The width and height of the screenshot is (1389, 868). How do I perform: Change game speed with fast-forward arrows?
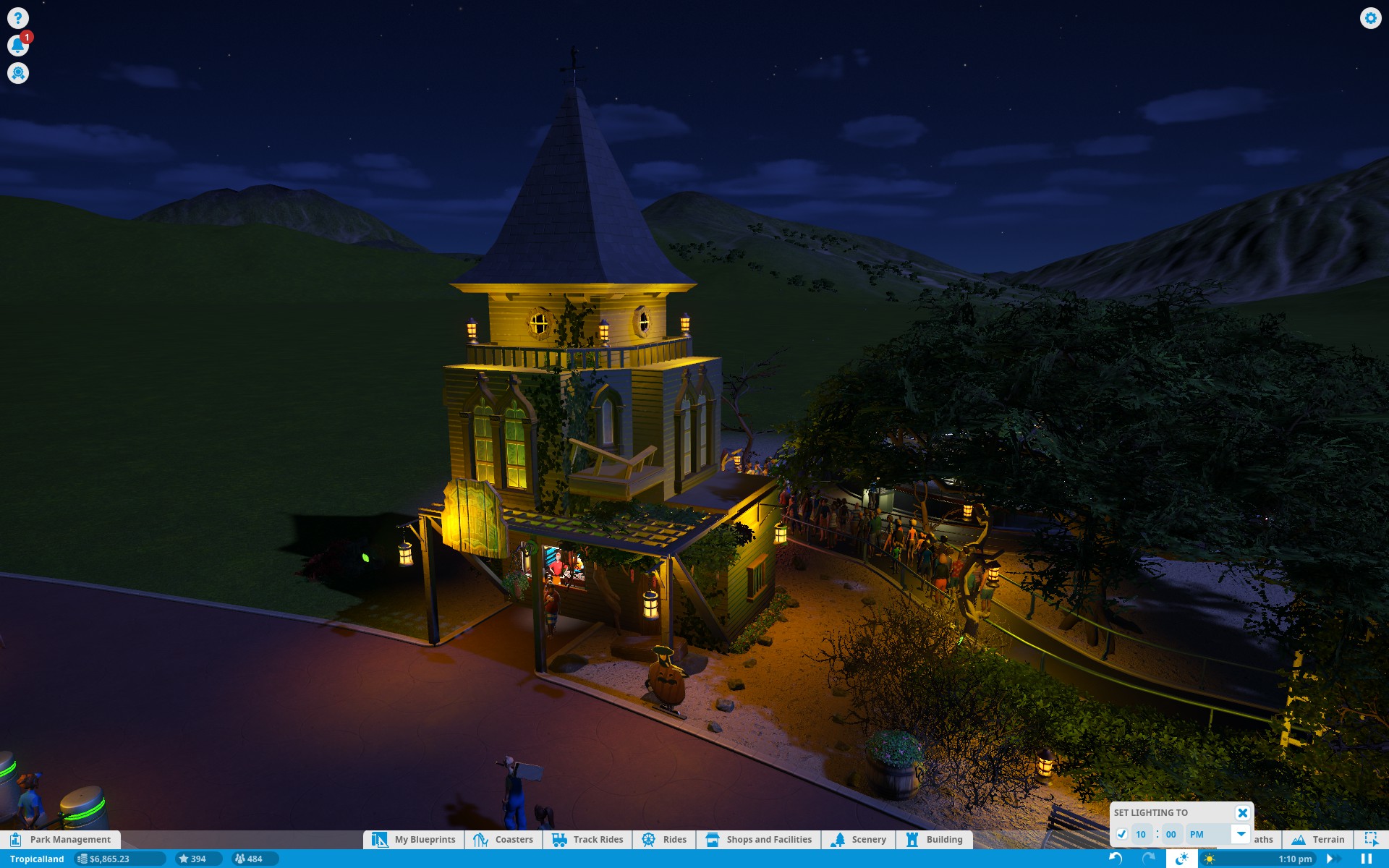tap(1333, 859)
